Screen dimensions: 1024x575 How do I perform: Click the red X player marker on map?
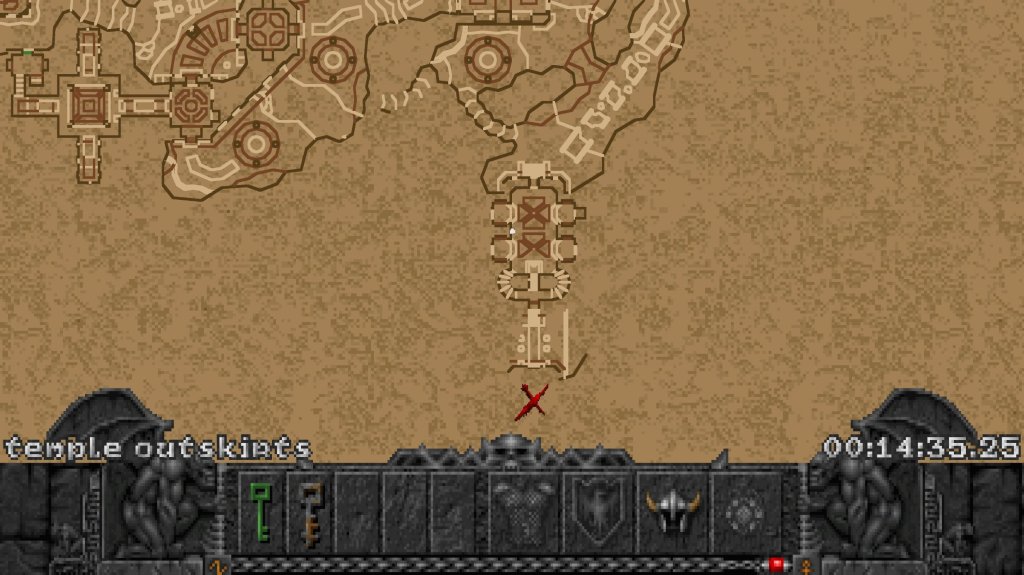click(x=532, y=402)
